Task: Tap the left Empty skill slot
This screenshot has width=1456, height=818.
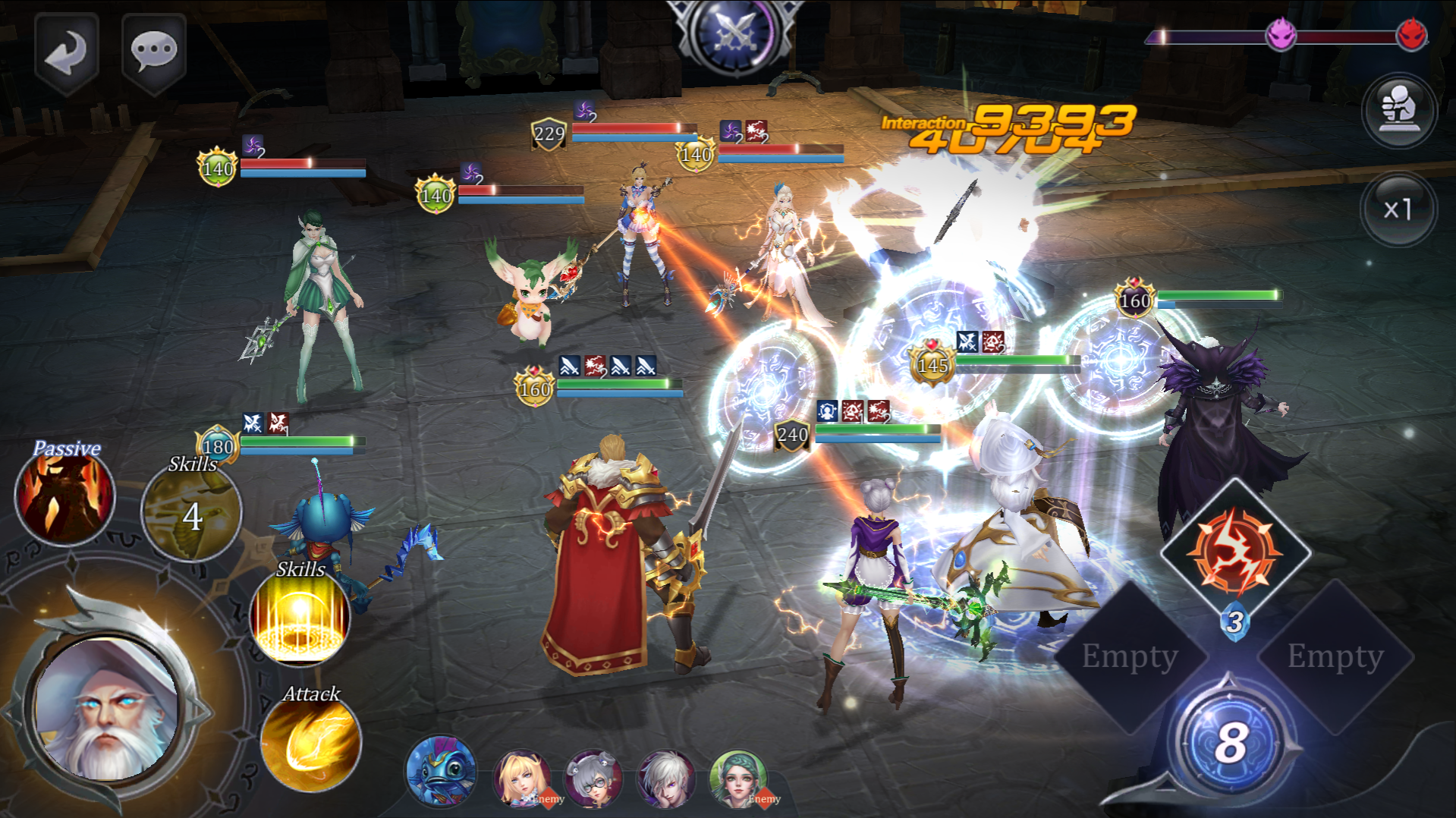Action: (x=1129, y=656)
